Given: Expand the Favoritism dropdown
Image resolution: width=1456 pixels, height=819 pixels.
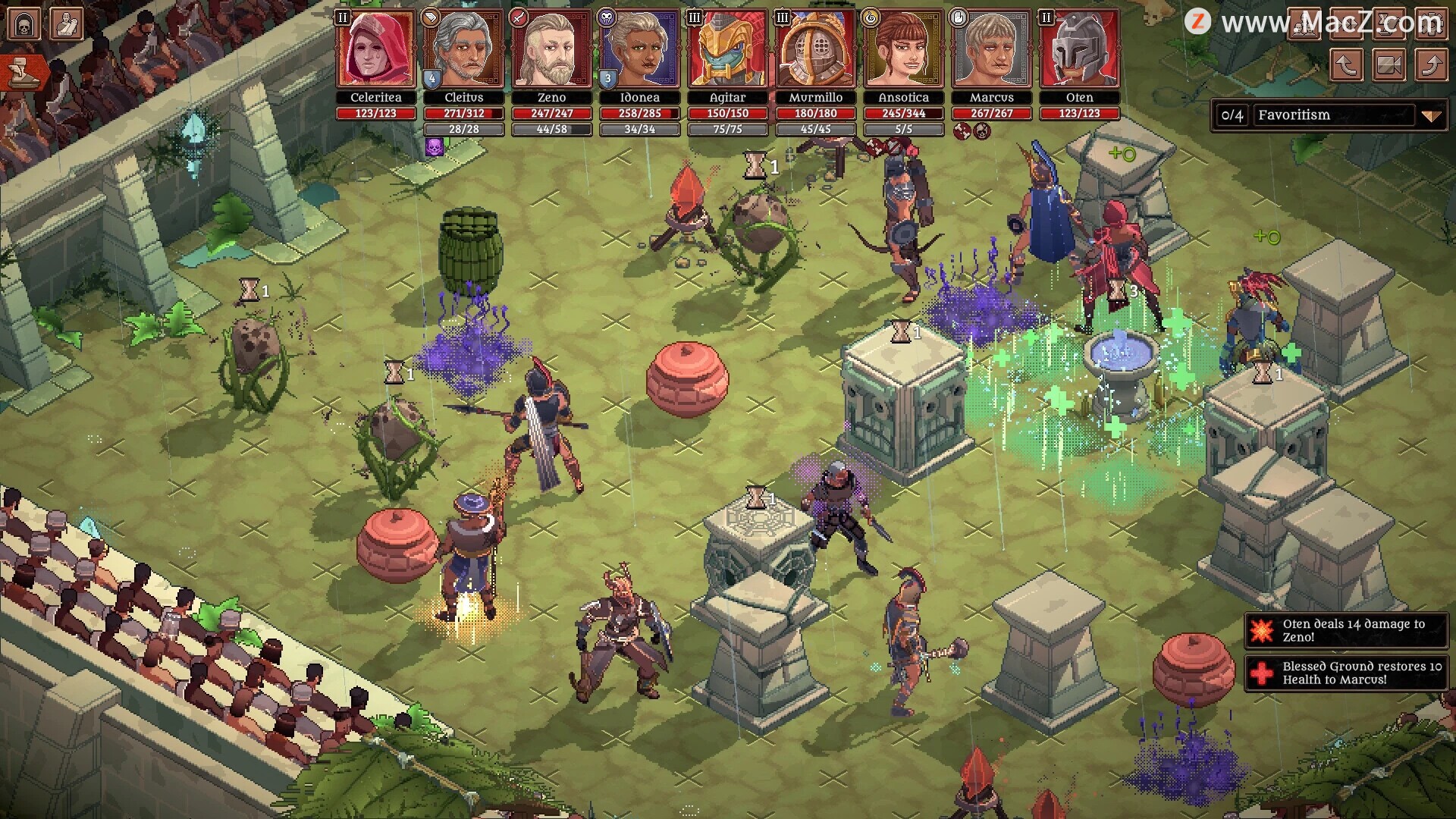Looking at the screenshot, I should (x=1430, y=115).
